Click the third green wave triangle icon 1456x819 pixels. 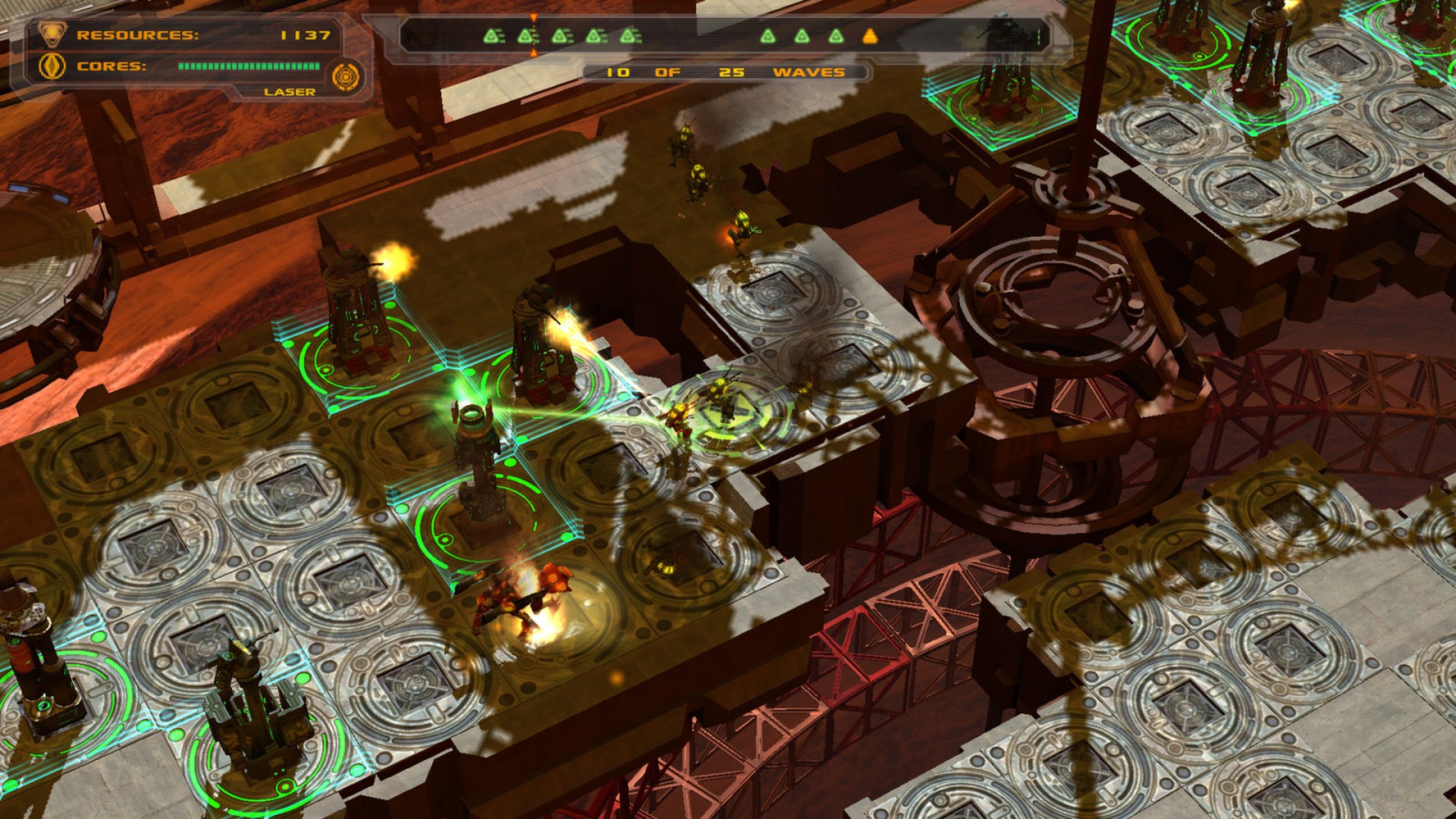tap(560, 37)
